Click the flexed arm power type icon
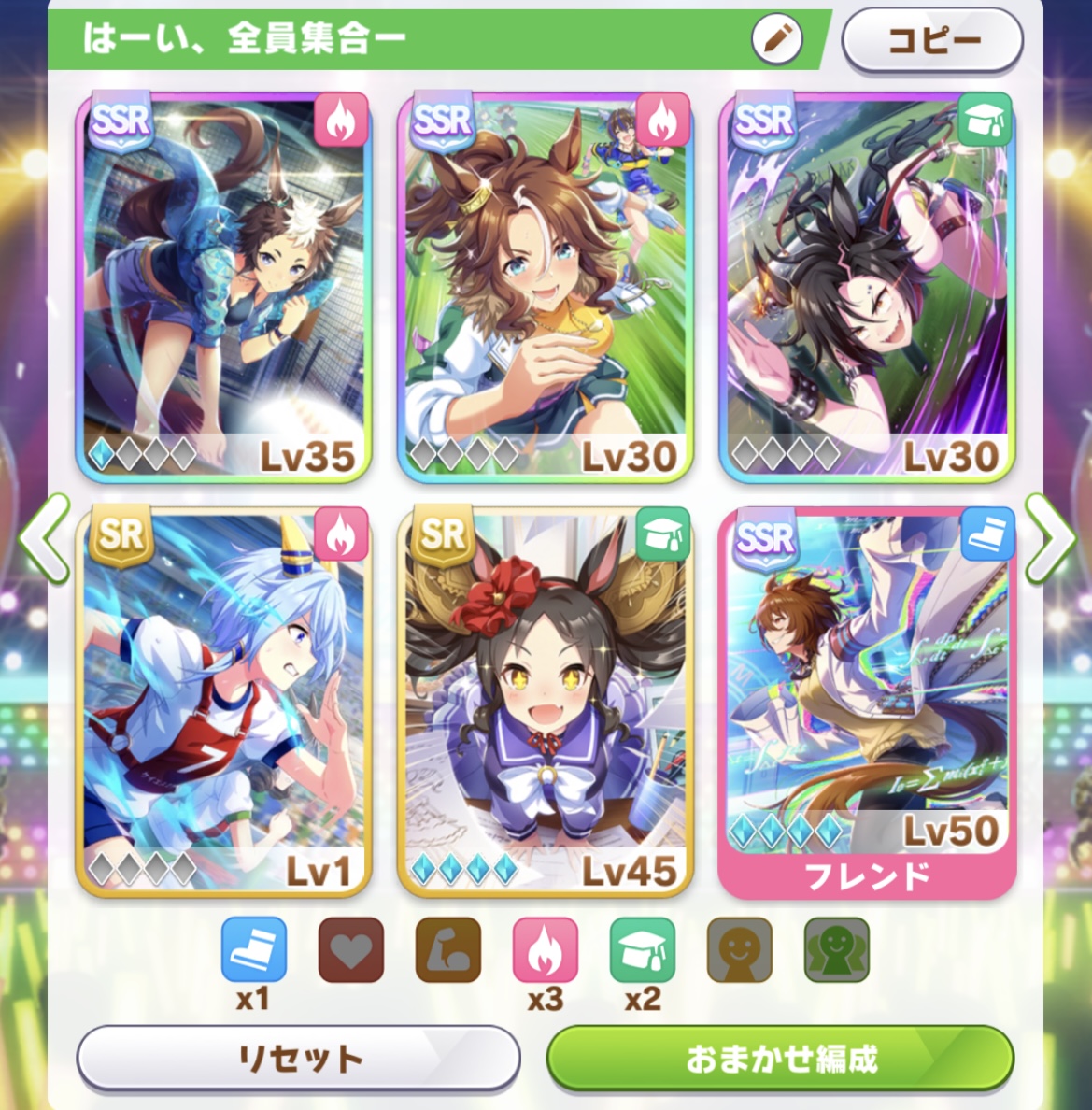The height and width of the screenshot is (1110, 1092). [448, 950]
